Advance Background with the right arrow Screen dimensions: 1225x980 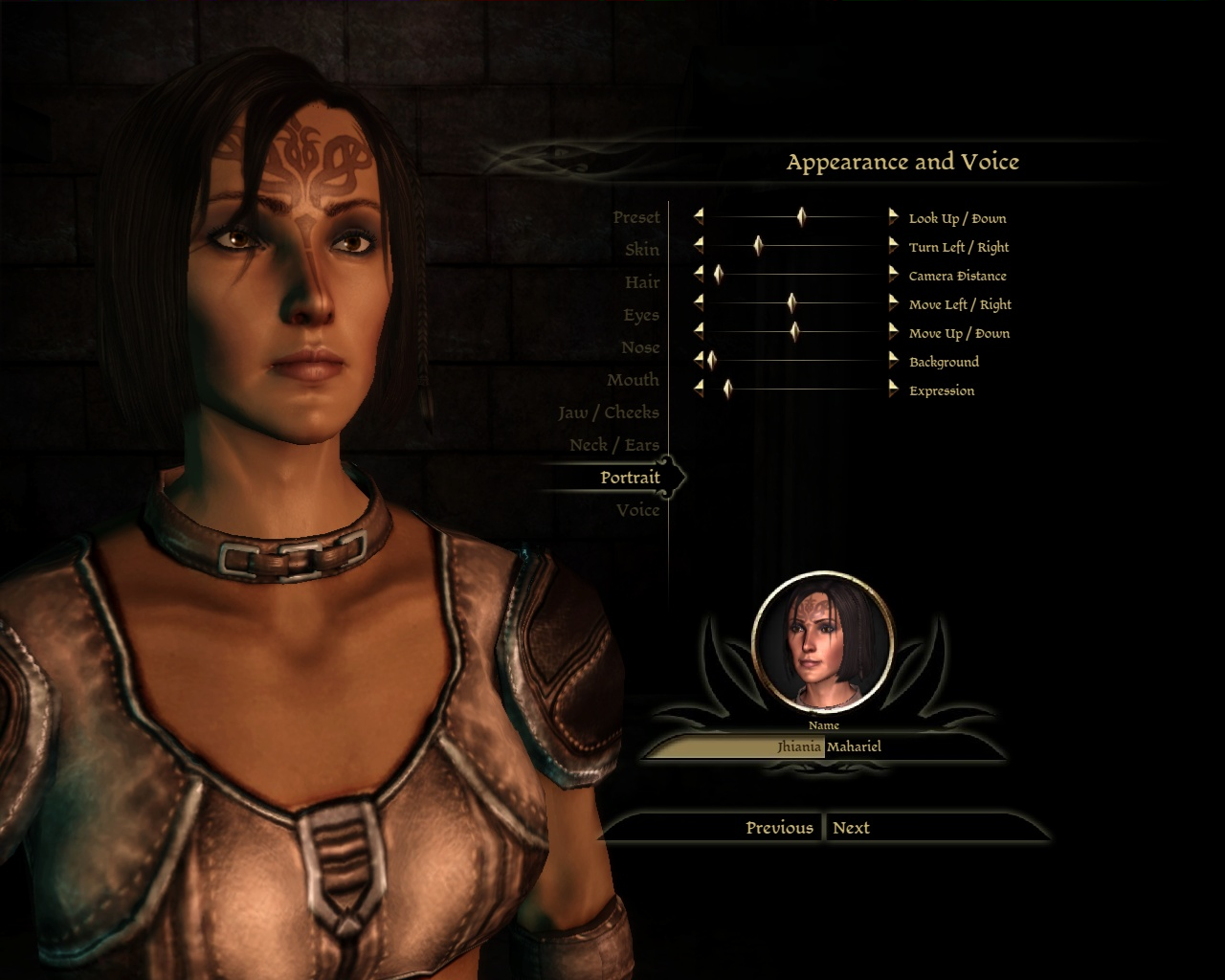pos(893,361)
